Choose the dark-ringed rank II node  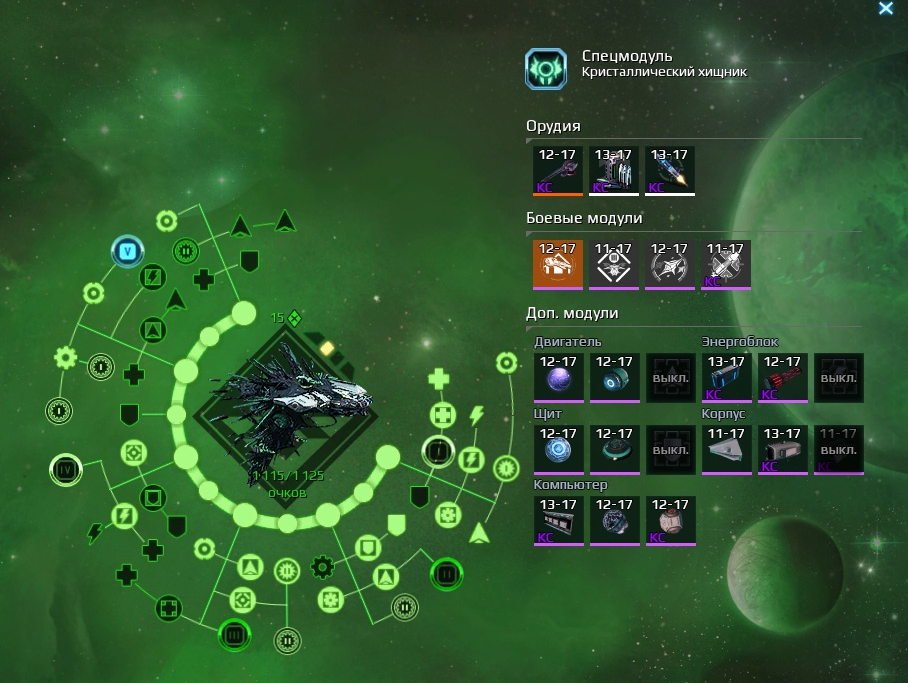click(446, 574)
